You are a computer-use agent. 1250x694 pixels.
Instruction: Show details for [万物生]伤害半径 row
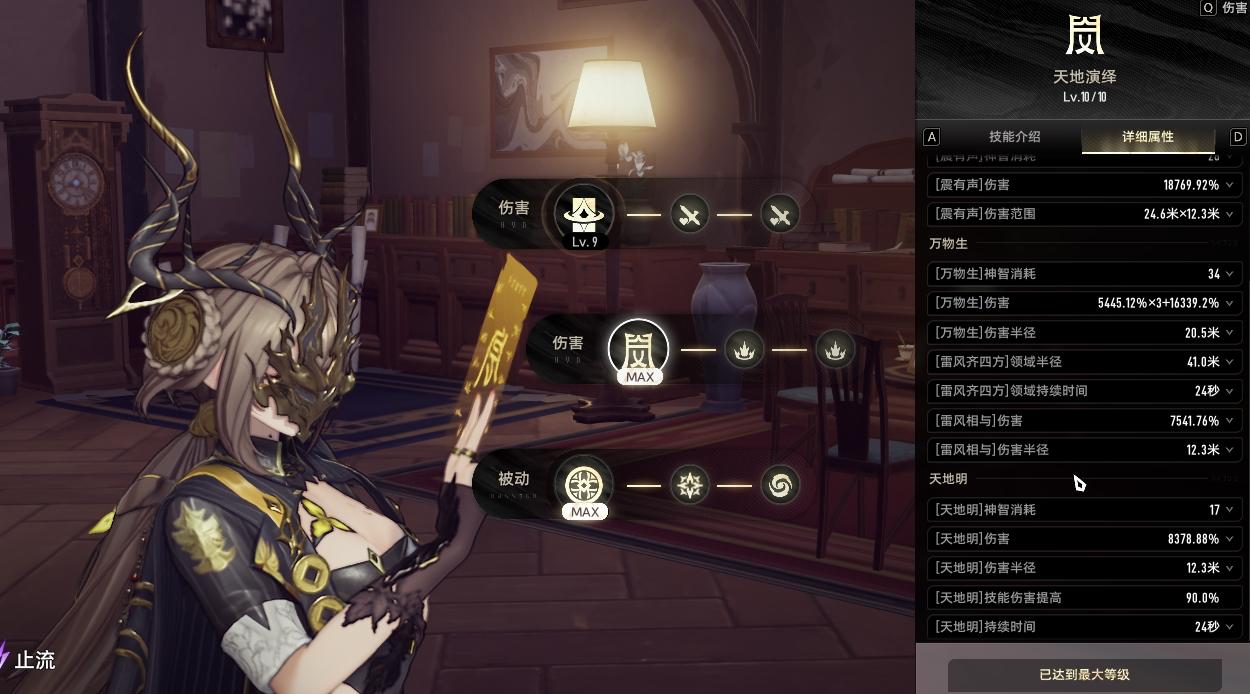(1084, 332)
